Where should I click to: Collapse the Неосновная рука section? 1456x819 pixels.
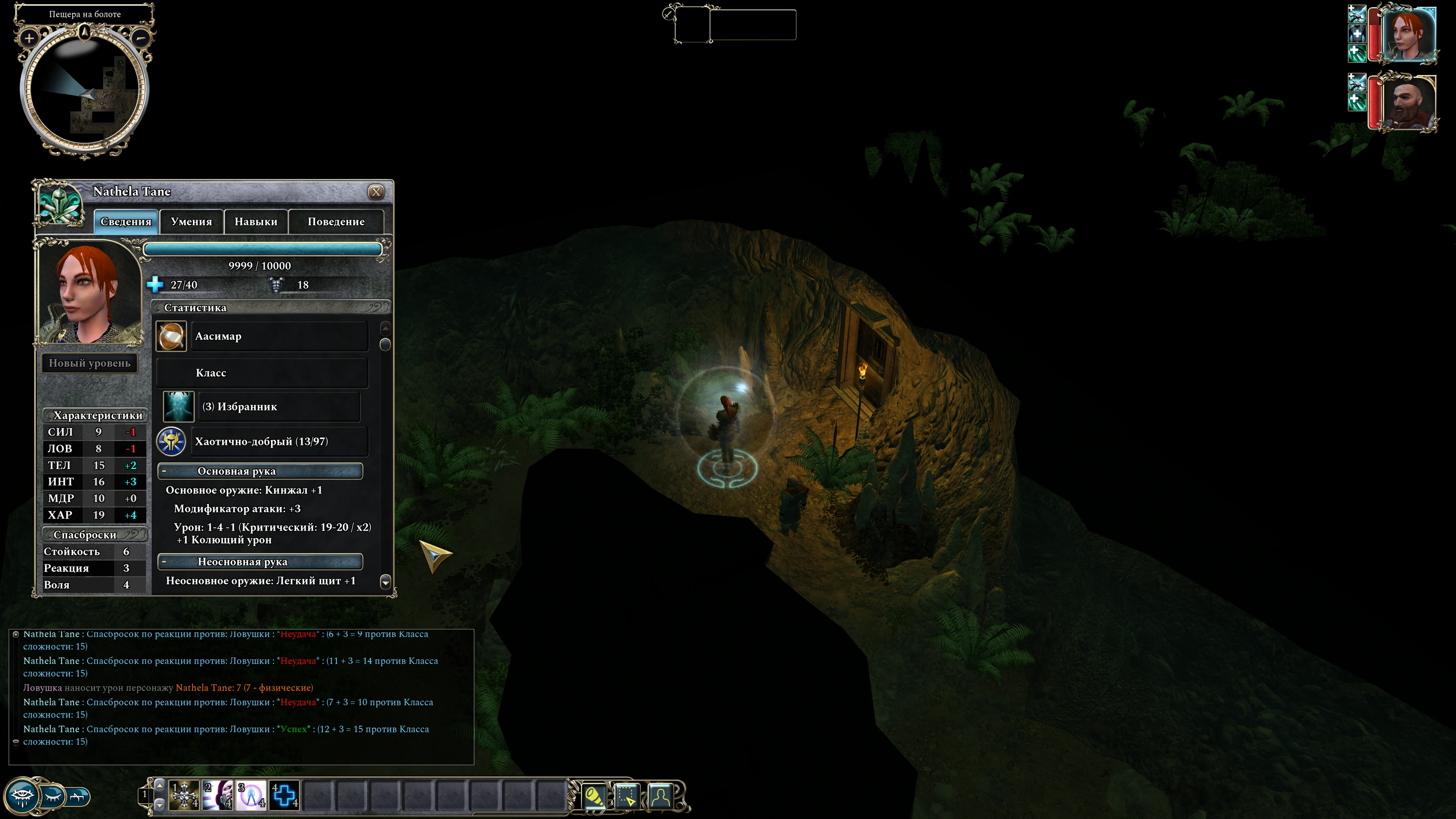(x=164, y=562)
